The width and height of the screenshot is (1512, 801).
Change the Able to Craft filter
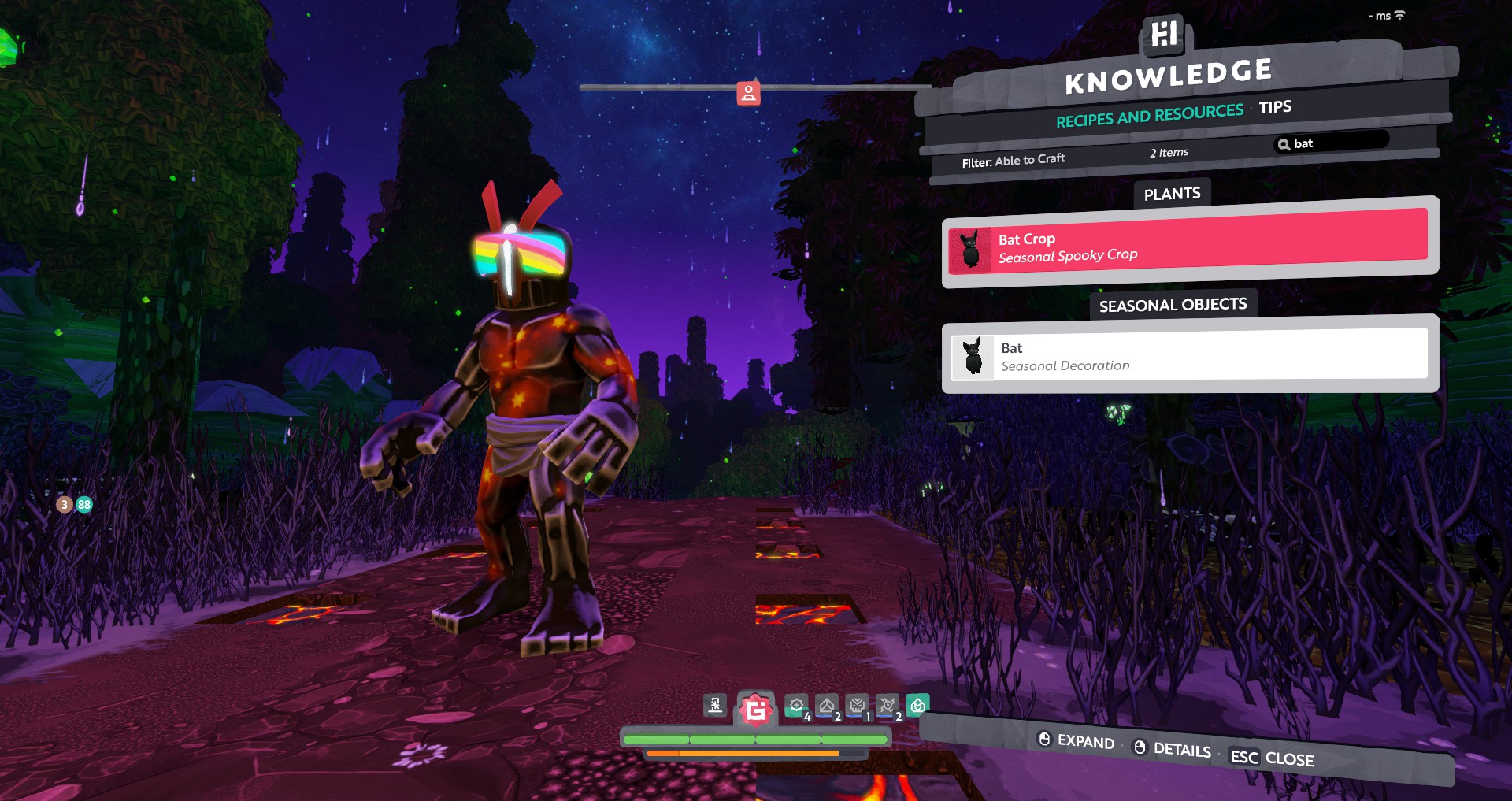click(x=1014, y=161)
